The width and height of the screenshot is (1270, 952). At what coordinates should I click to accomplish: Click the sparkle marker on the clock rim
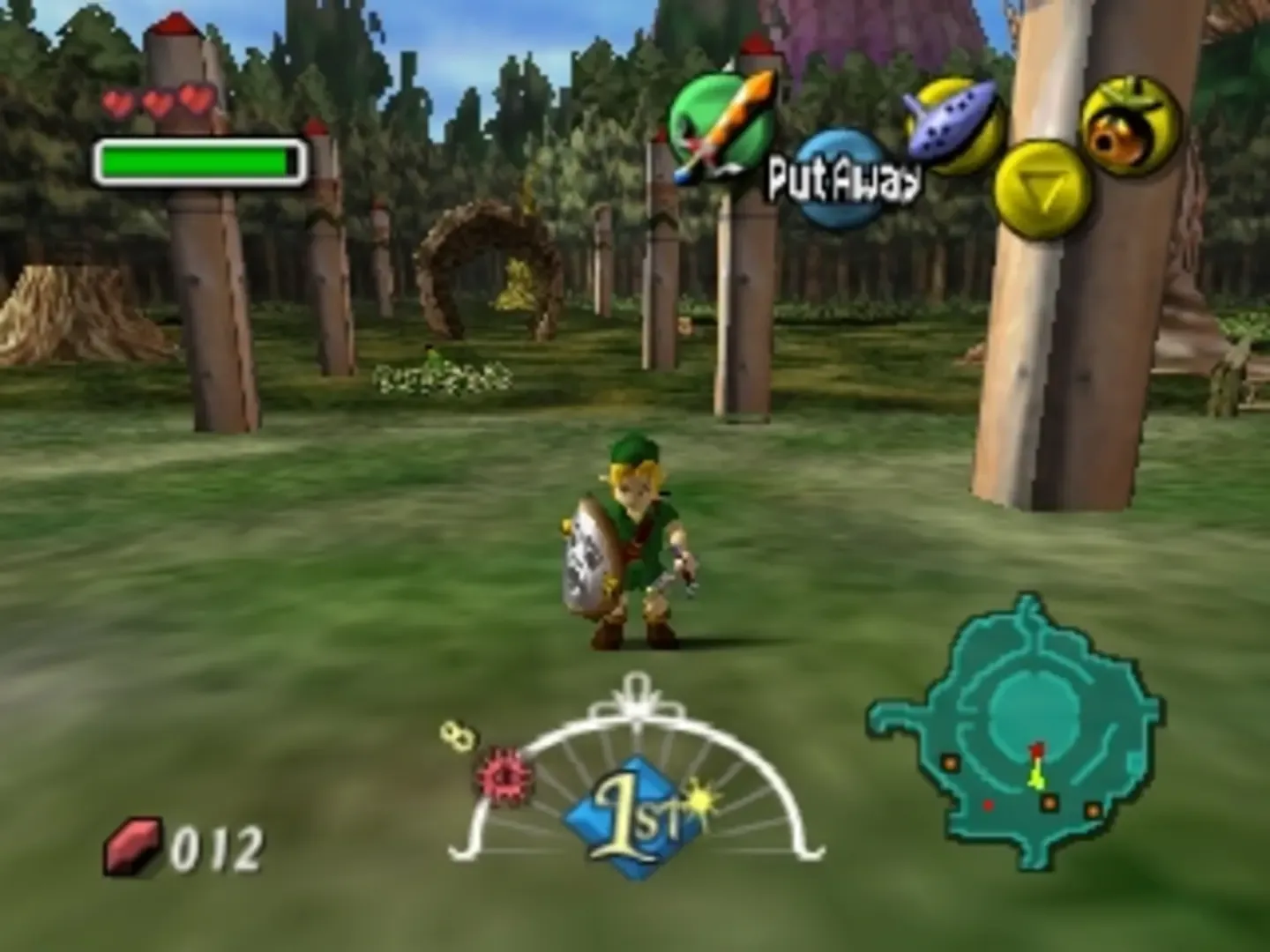click(x=698, y=798)
